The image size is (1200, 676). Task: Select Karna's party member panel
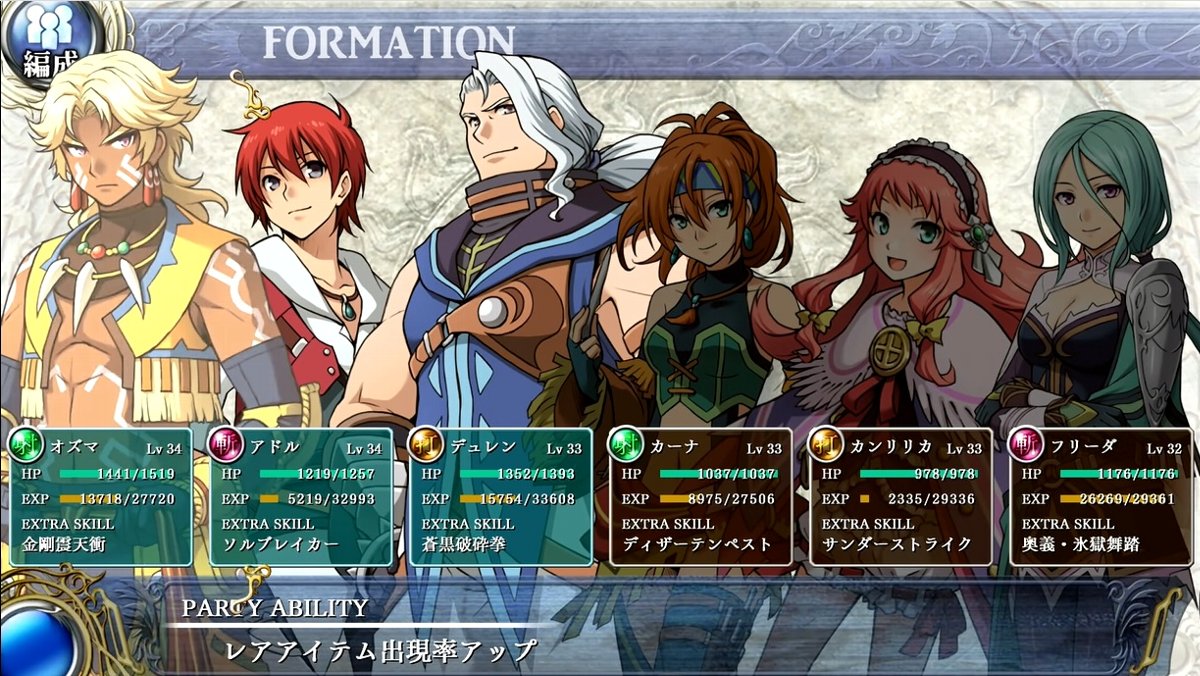(x=700, y=497)
